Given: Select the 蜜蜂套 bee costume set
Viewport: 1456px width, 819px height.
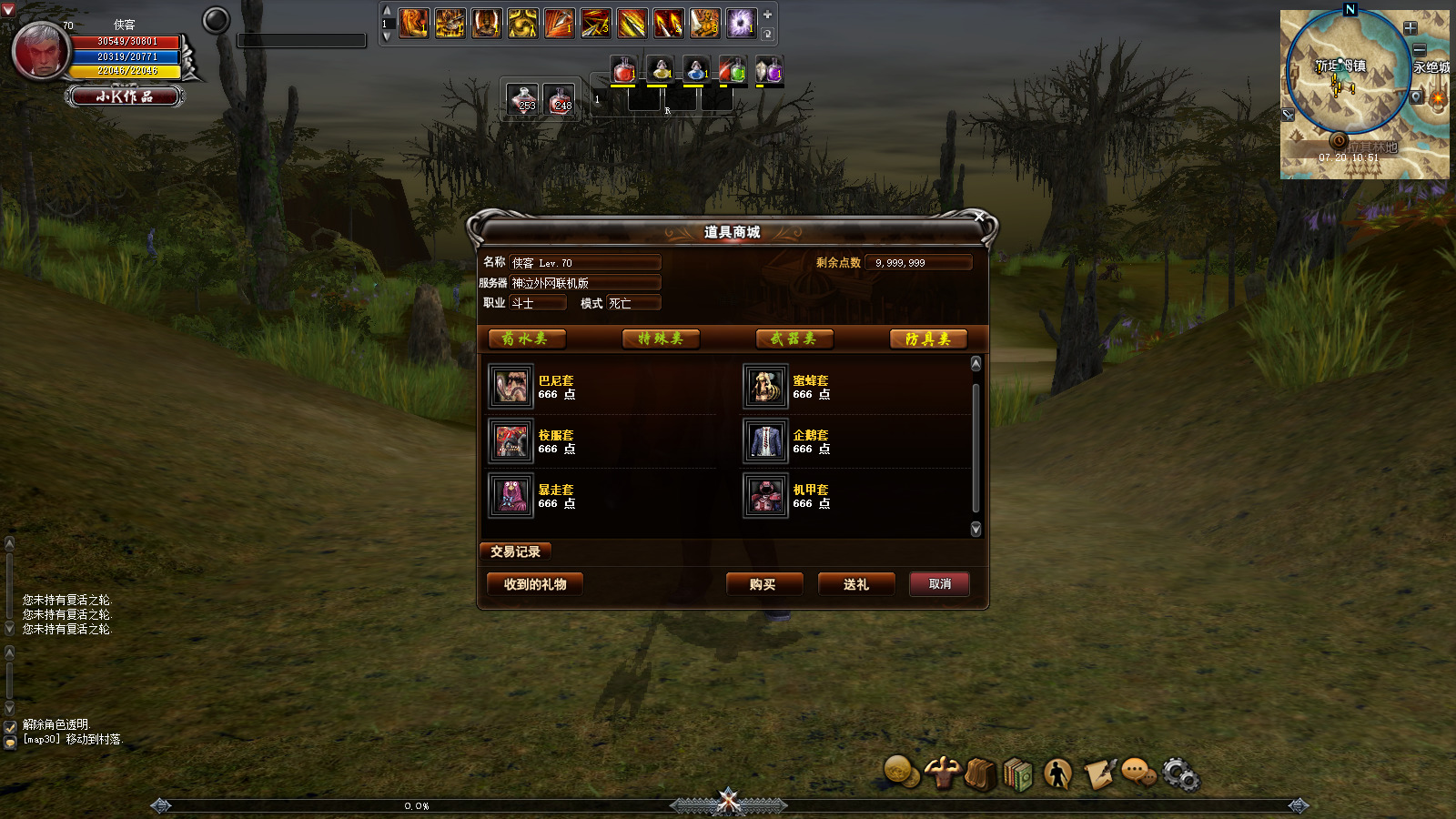Looking at the screenshot, I should (766, 387).
